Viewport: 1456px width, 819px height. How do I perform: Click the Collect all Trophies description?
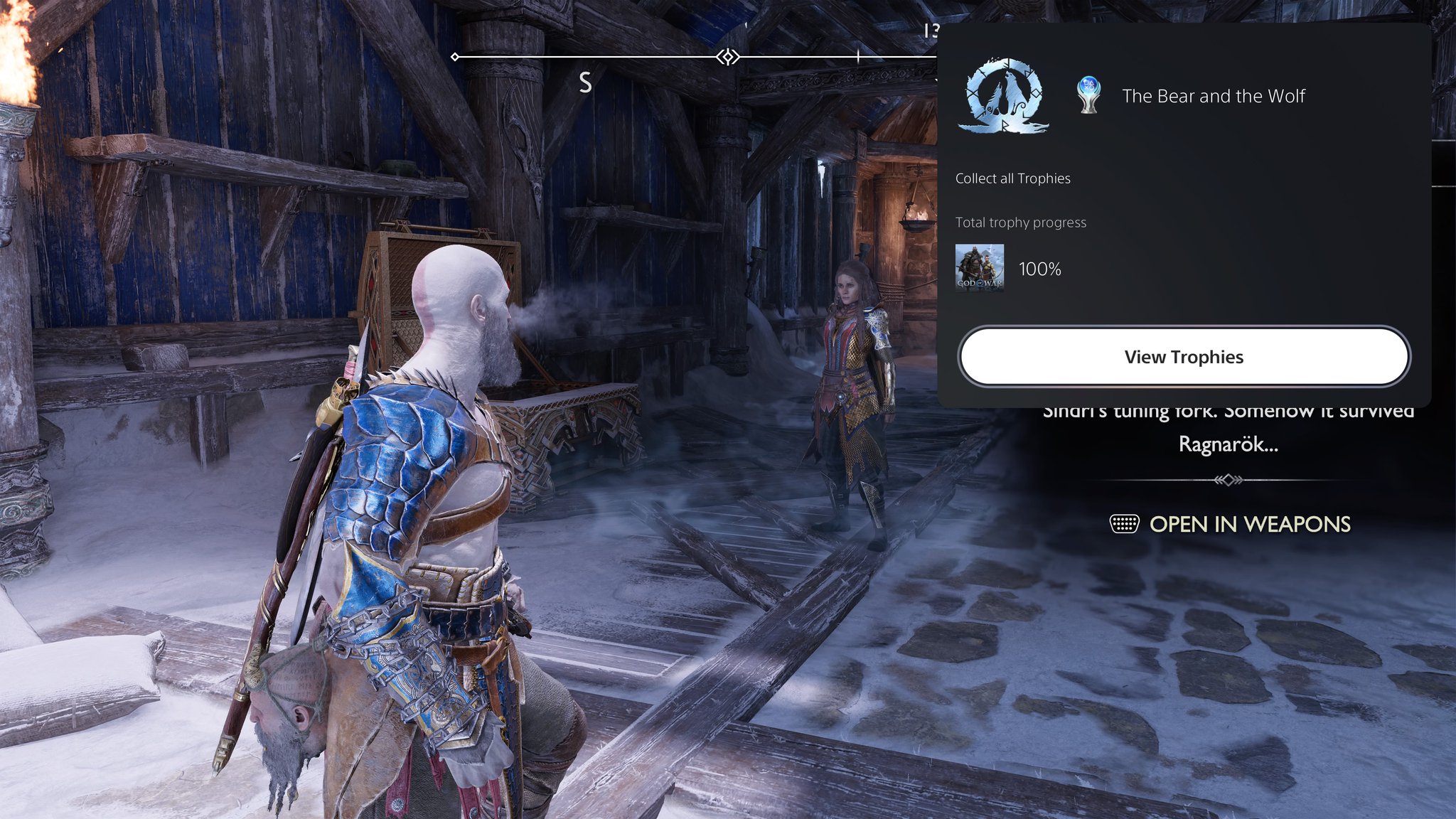coord(1013,178)
